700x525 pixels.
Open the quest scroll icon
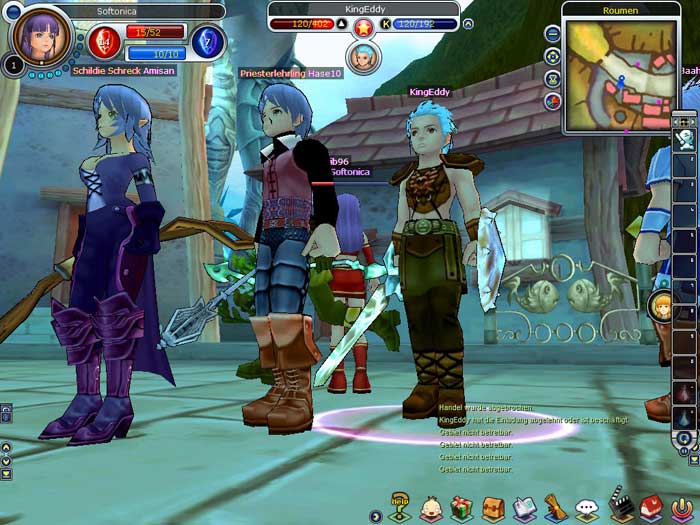click(x=555, y=509)
